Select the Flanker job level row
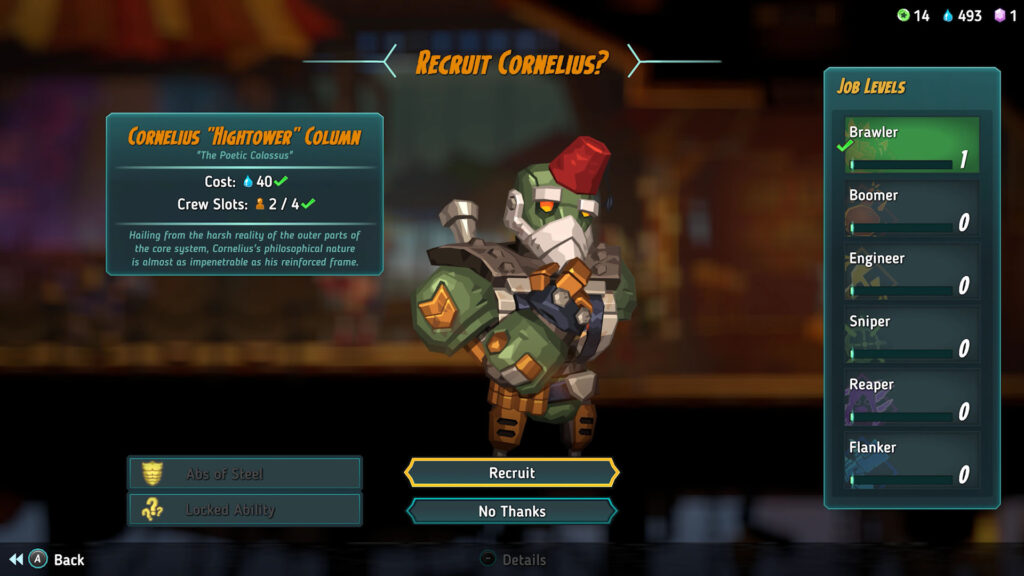Viewport: 1024px width, 576px height. point(910,461)
